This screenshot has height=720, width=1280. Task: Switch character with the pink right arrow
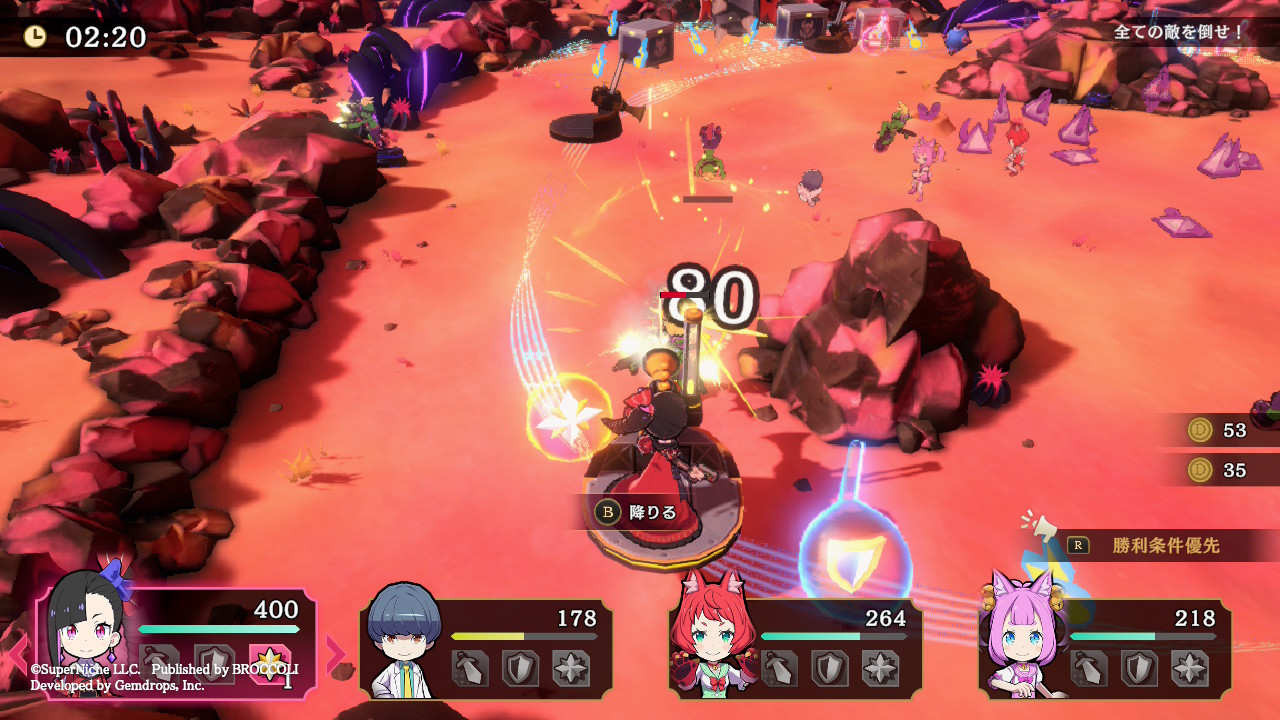pos(335,654)
